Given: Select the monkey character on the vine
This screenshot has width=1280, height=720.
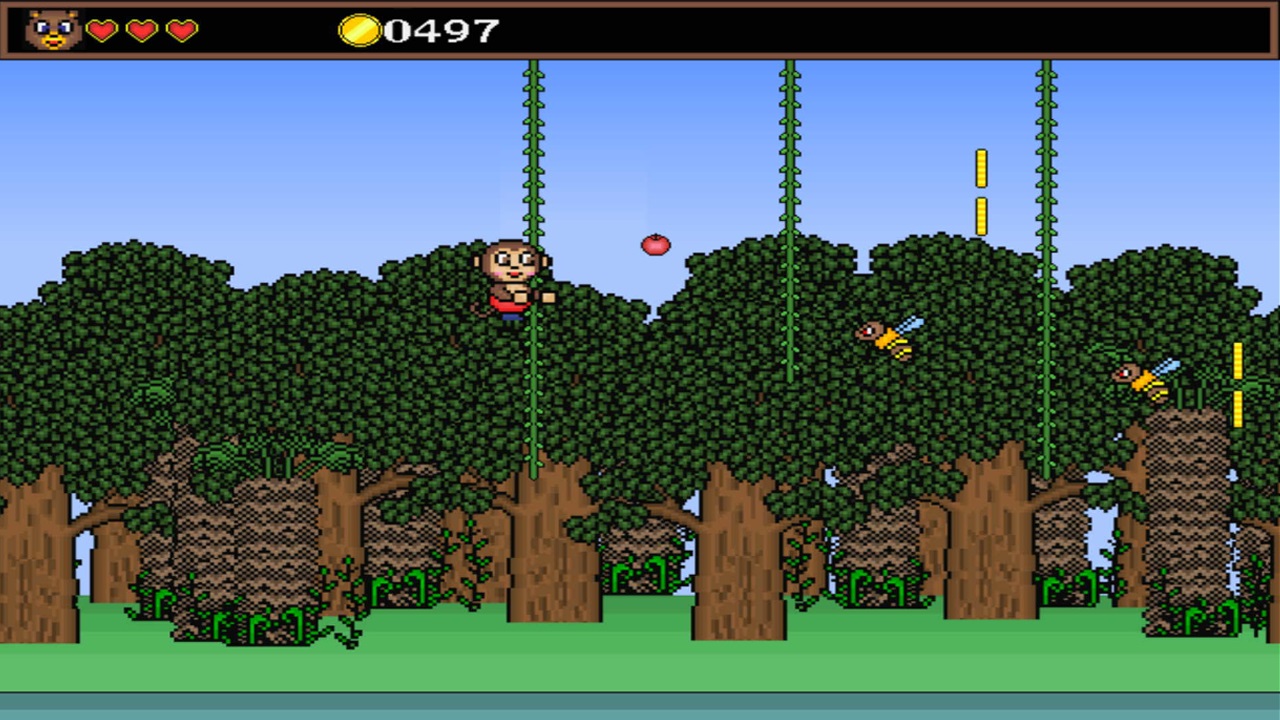Looking at the screenshot, I should (513, 280).
